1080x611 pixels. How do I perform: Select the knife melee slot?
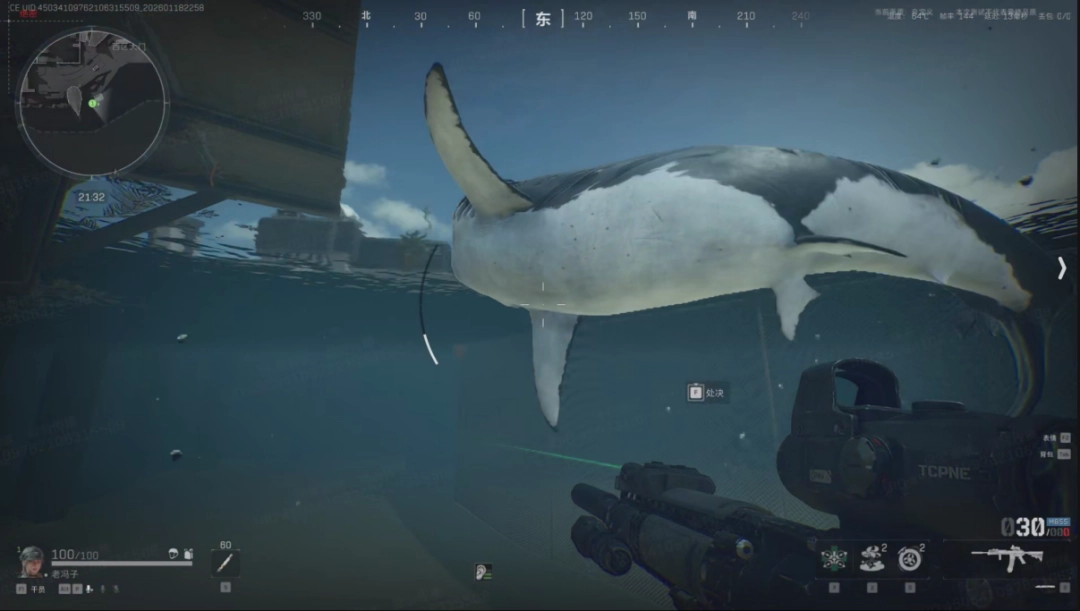pyautogui.click(x=225, y=563)
